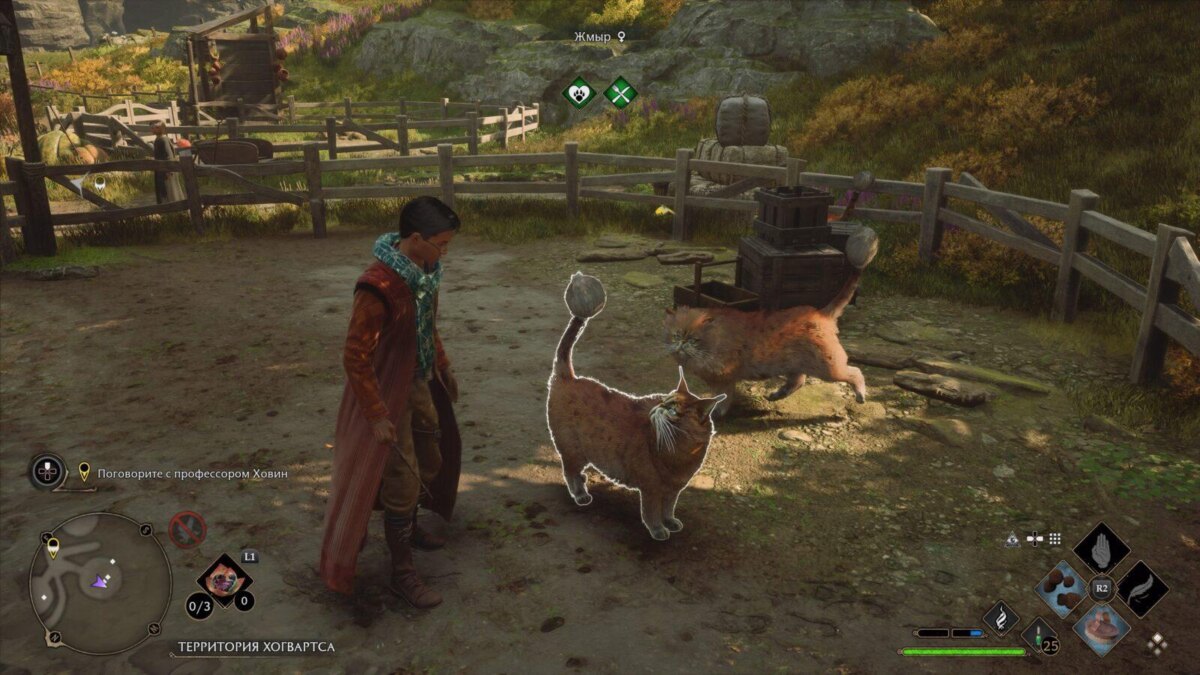Image resolution: width=1200 pixels, height=675 pixels.
Task: Click the beast petting paw-heart icon
Action: point(579,94)
